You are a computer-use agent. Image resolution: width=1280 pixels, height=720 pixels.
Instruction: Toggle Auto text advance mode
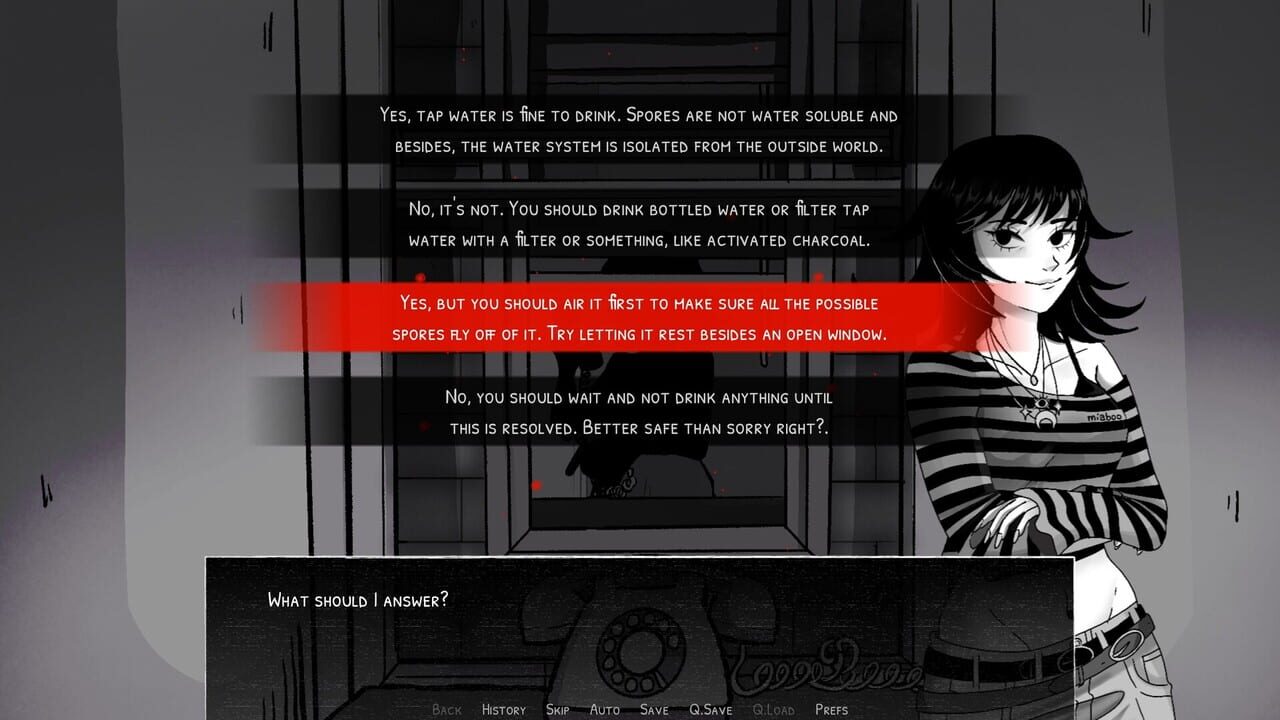point(605,709)
